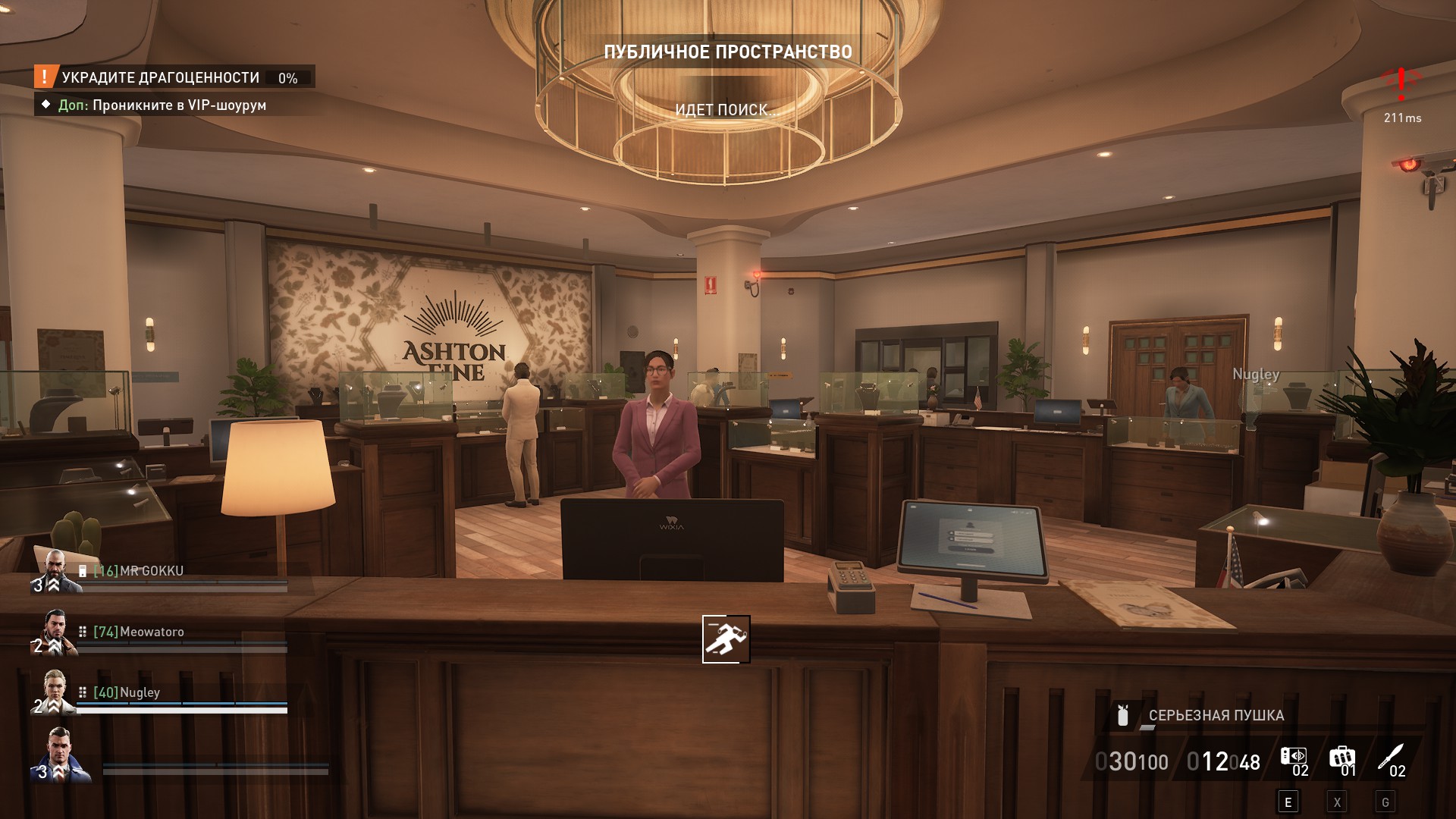Select the camera-jammer tool icon
1456x819 pixels.
(x=1293, y=758)
